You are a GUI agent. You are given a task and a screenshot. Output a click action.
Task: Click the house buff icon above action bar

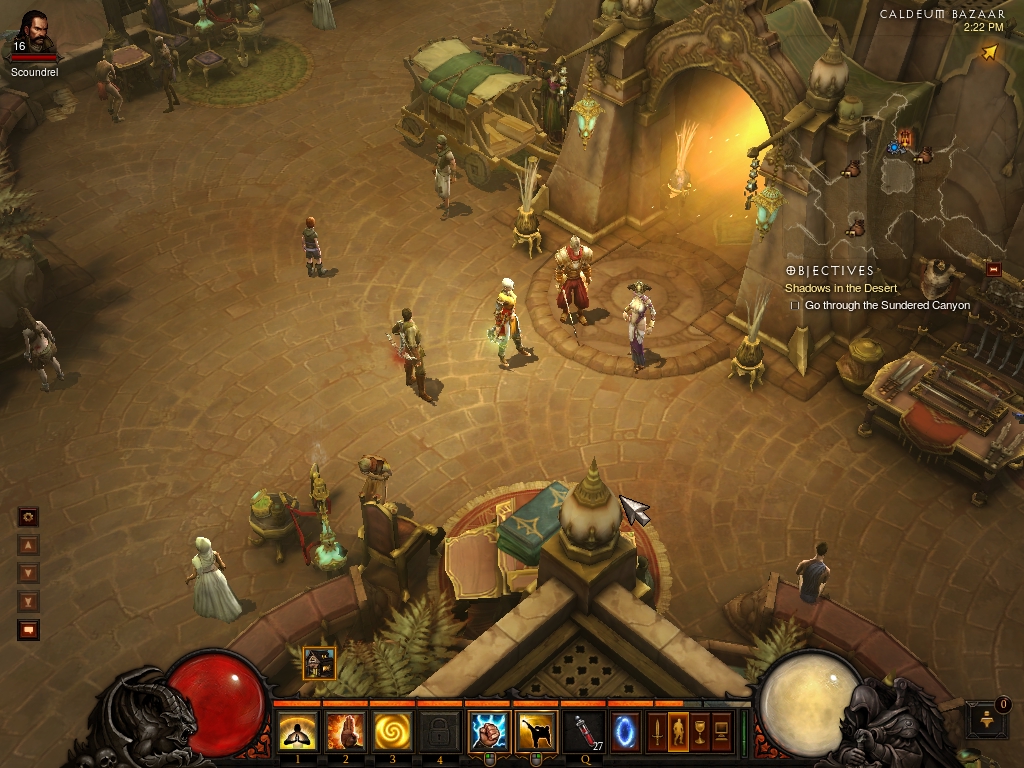[x=319, y=663]
